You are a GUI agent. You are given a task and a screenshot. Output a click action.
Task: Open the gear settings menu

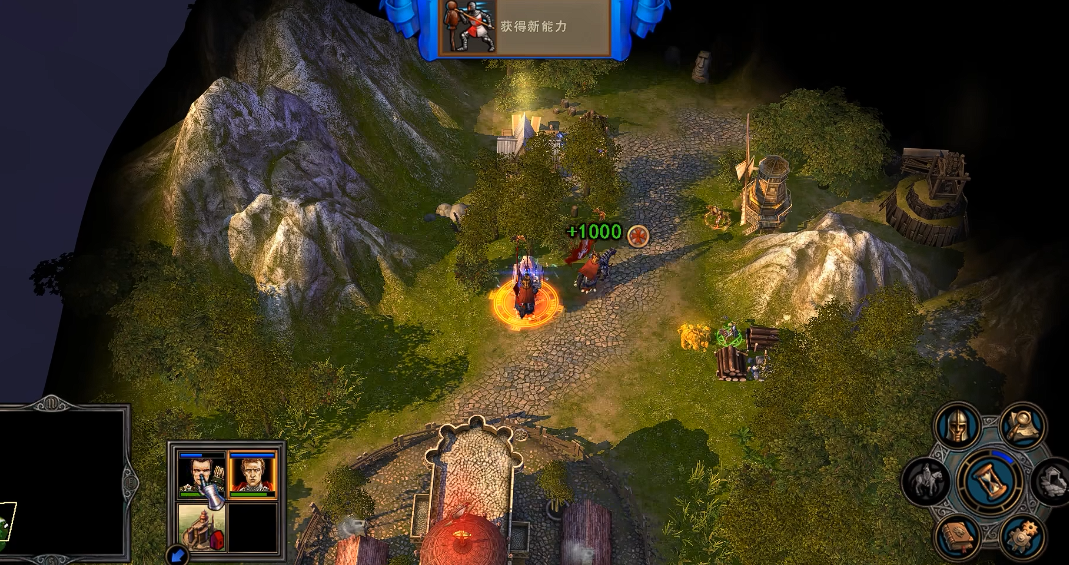pos(1022,536)
